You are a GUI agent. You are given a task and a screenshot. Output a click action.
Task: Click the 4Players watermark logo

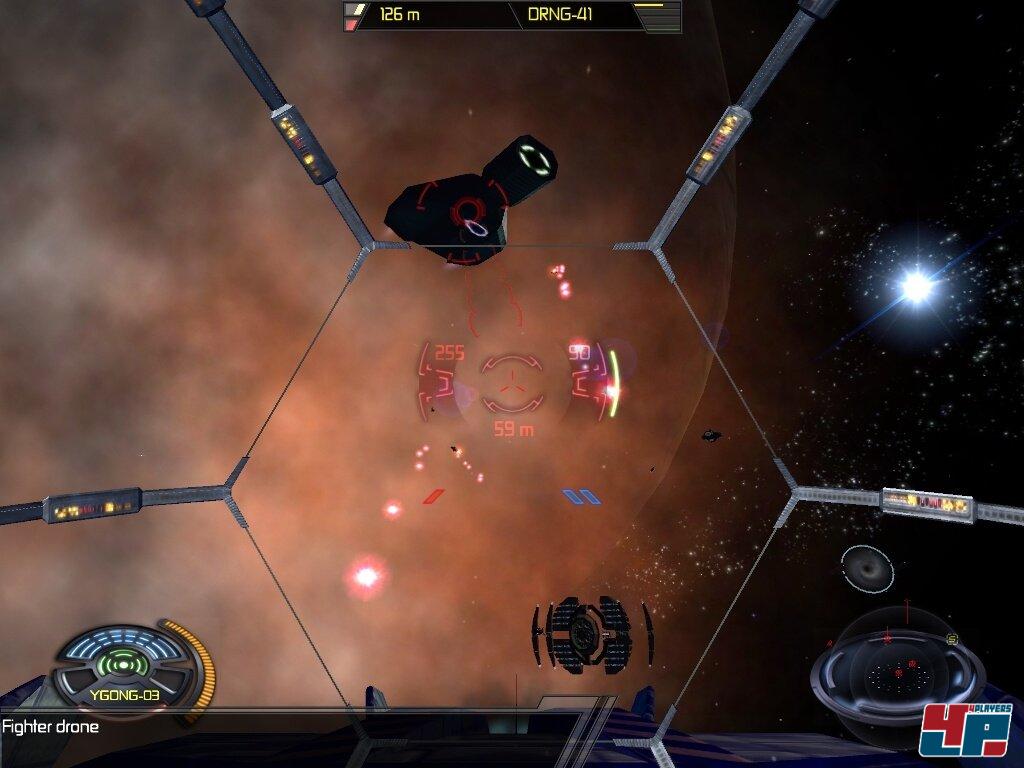click(966, 729)
